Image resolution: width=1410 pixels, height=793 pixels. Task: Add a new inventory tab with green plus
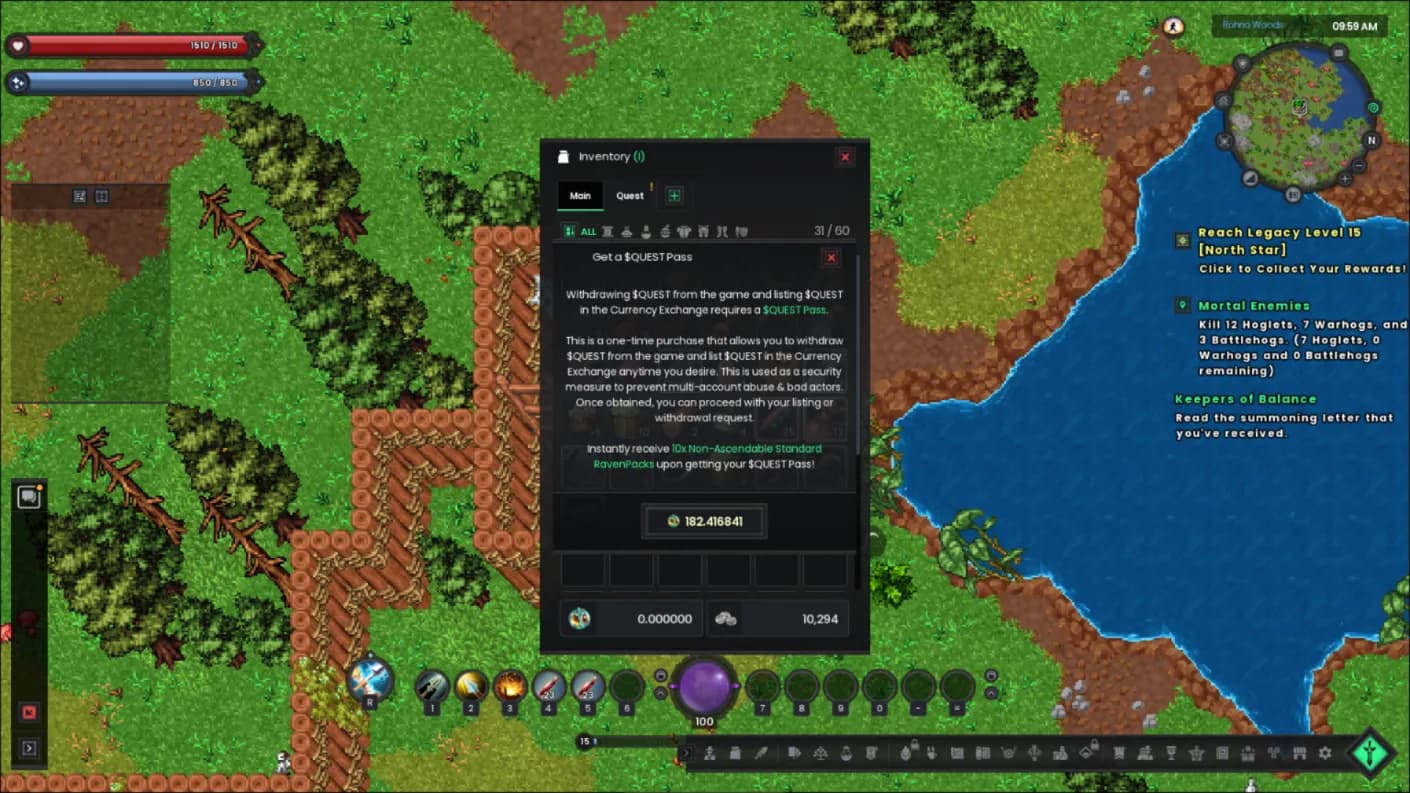(674, 196)
